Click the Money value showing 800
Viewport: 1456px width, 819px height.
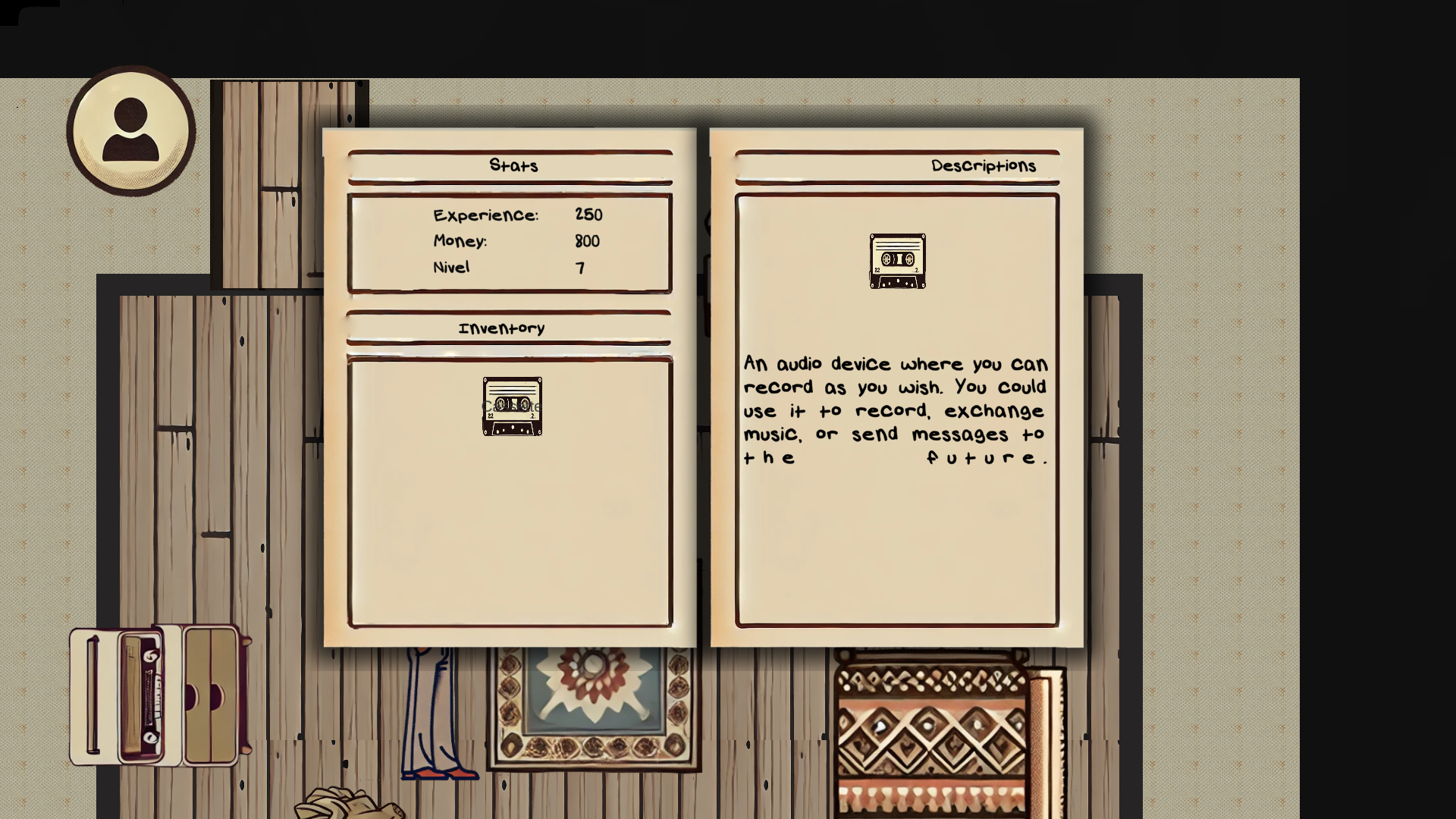(587, 241)
